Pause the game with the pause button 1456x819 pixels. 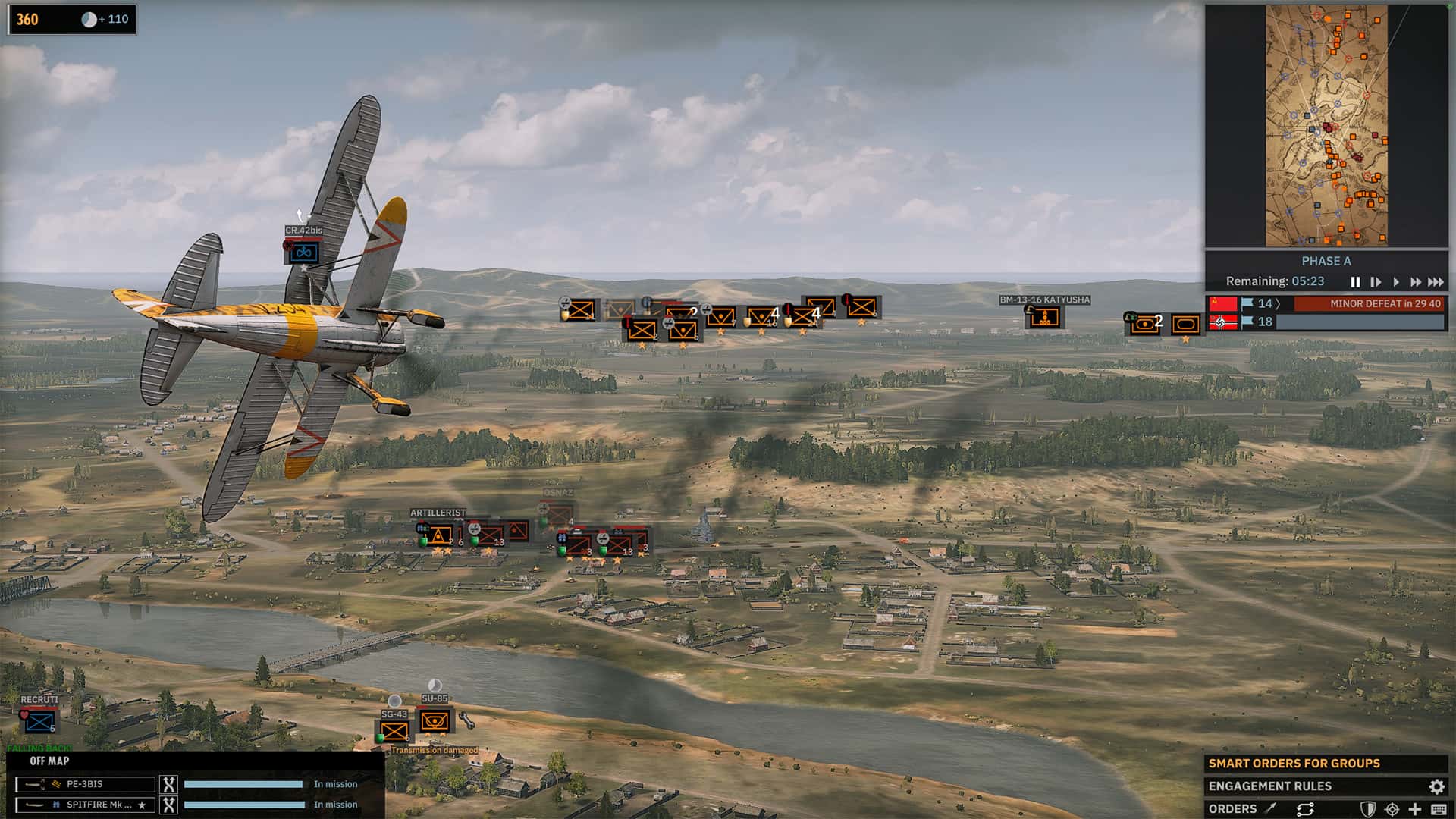coord(1357,281)
